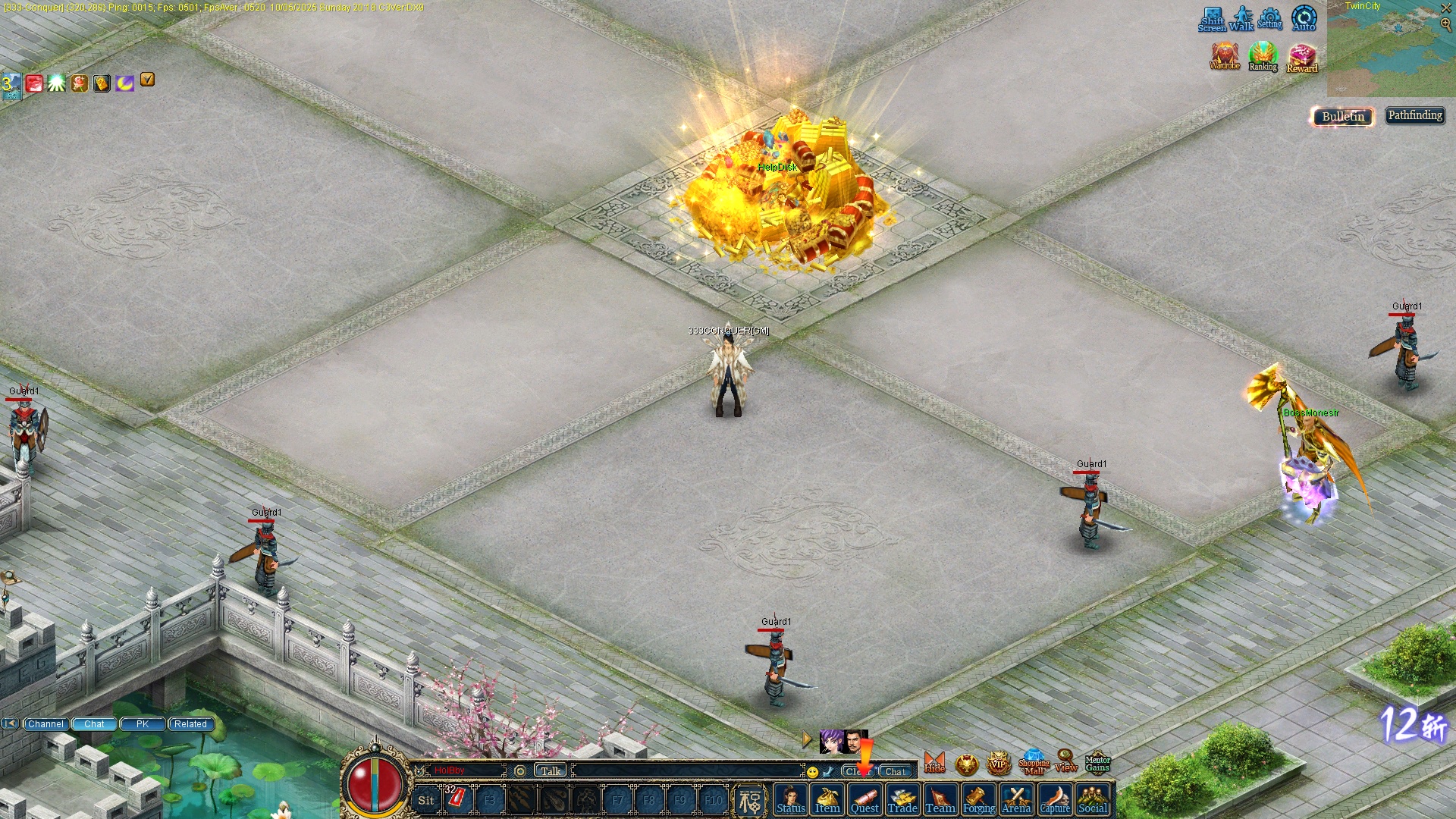Open the Quest log button
Image resolution: width=1456 pixels, height=819 pixels.
point(864,800)
